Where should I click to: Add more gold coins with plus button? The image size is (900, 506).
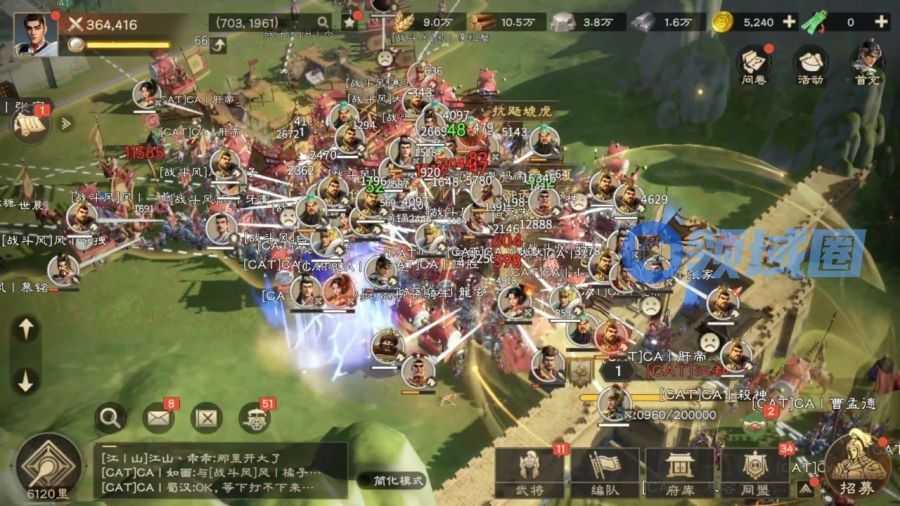click(x=789, y=21)
